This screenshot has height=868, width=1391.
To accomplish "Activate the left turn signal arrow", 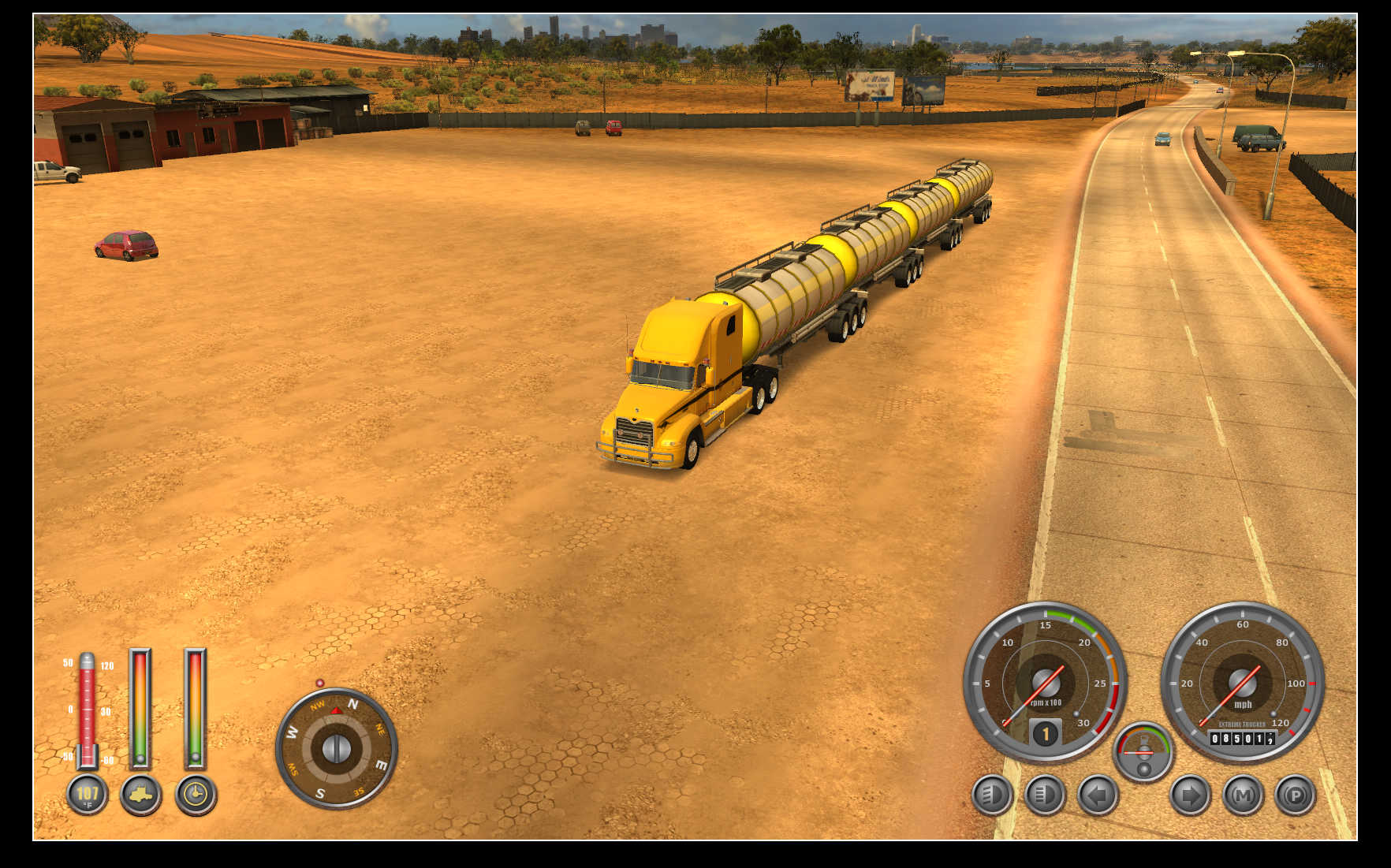I will [1097, 795].
